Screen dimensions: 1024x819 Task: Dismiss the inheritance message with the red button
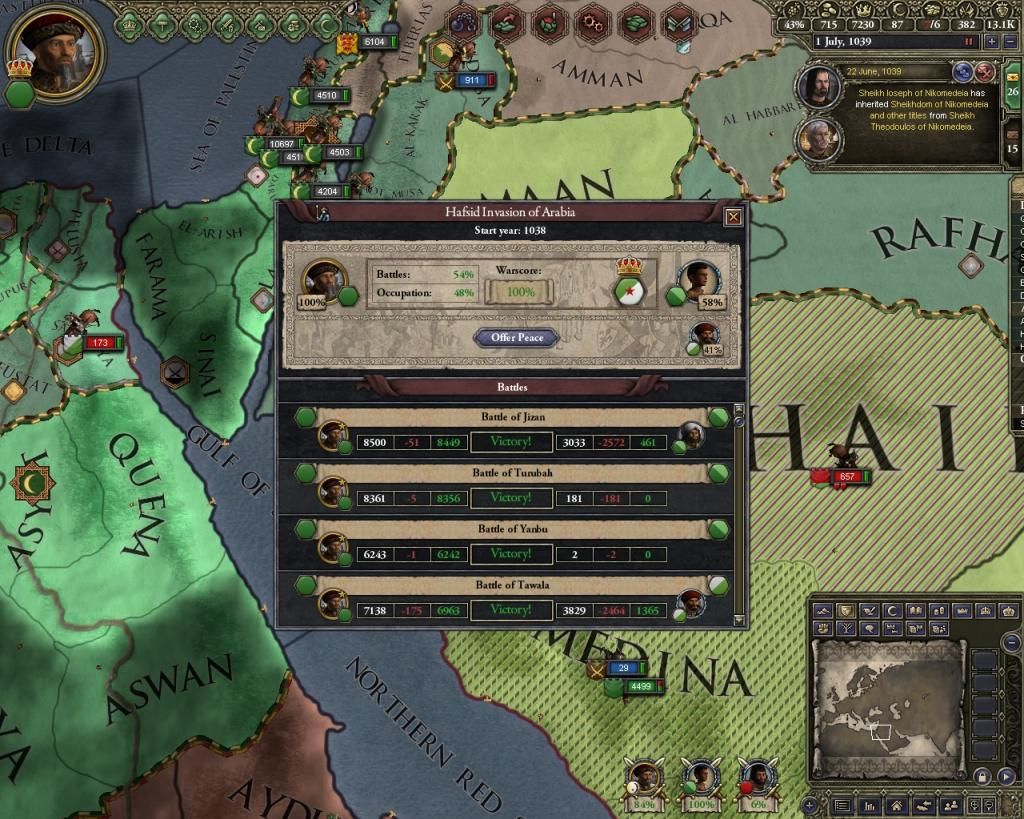985,71
